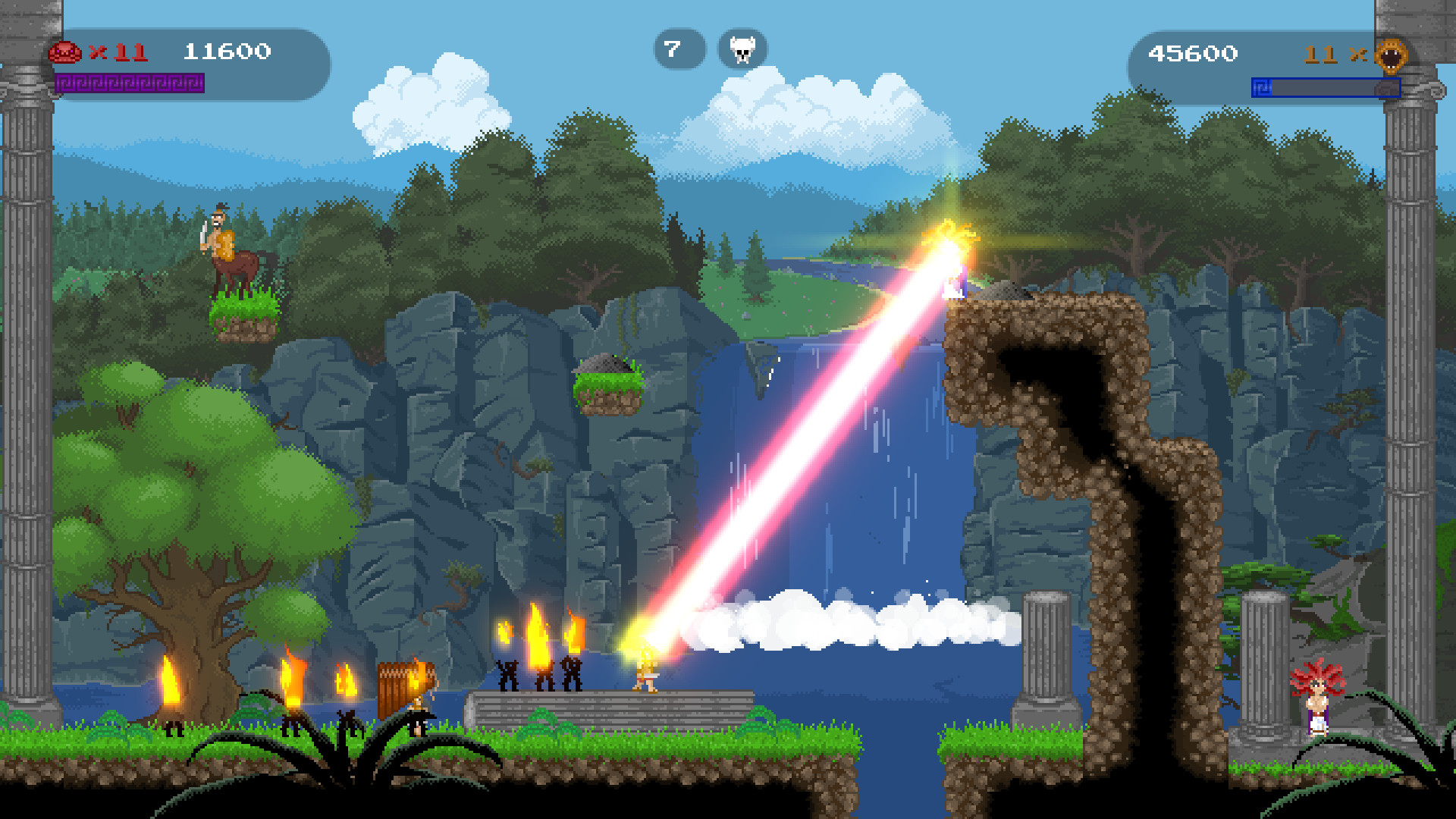Click the white skull counter icon
The width and height of the screenshot is (1456, 819).
(742, 49)
